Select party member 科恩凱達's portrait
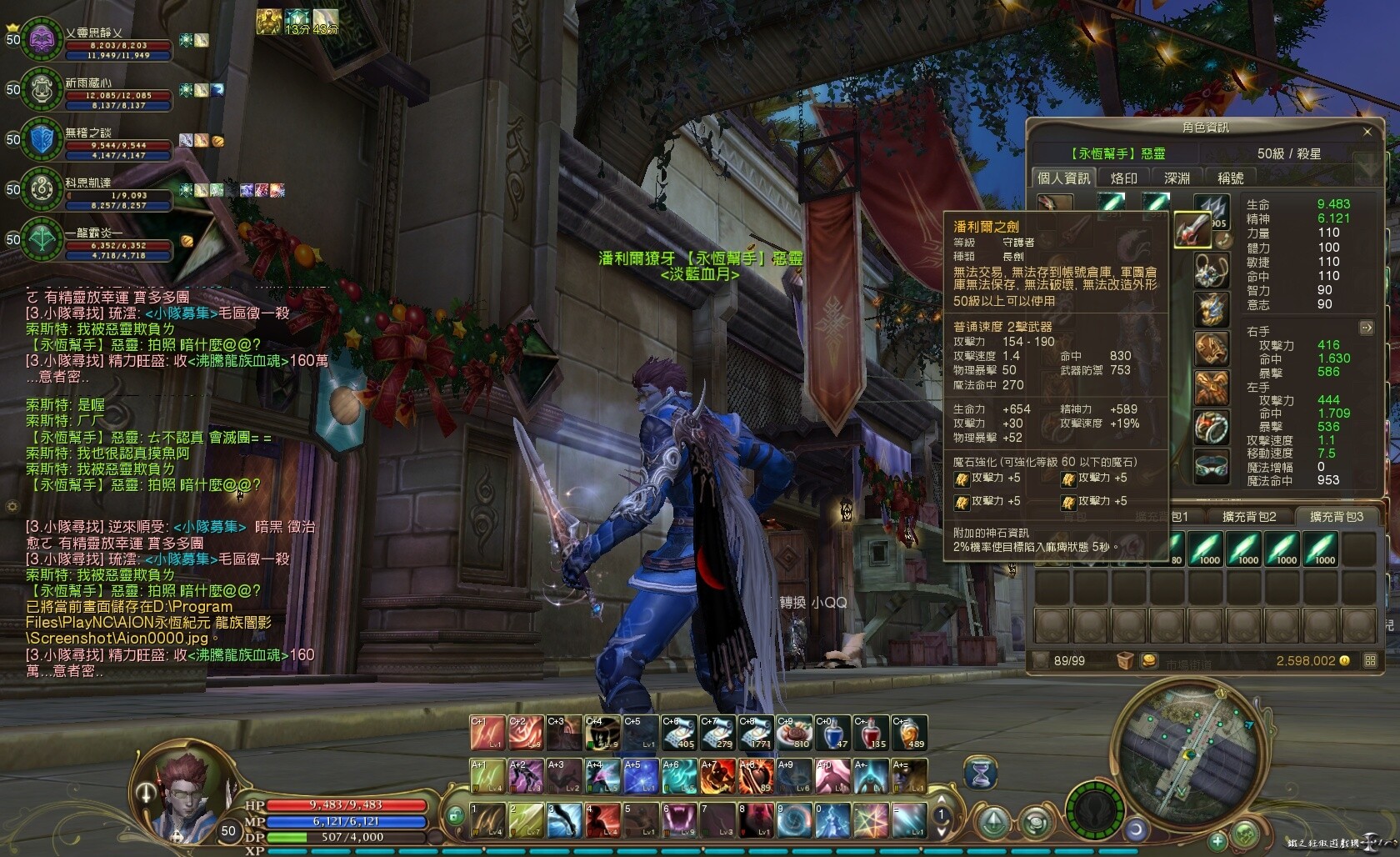This screenshot has height=857, width=1400. point(41,189)
